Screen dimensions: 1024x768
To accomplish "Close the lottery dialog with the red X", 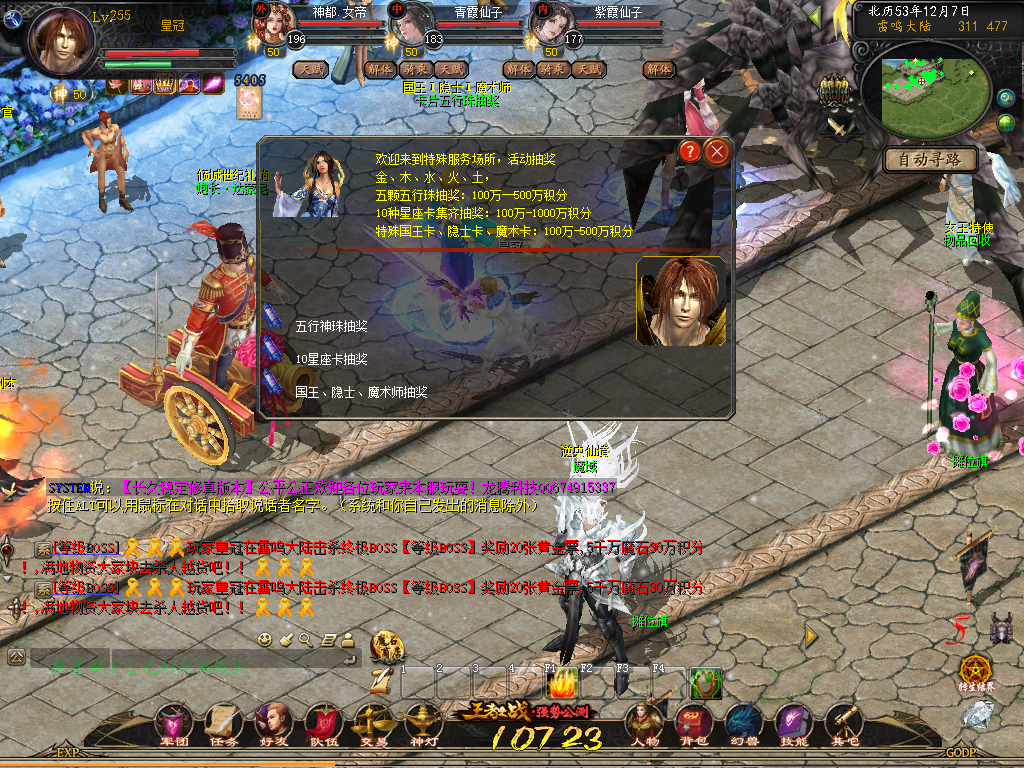I will tap(717, 152).
